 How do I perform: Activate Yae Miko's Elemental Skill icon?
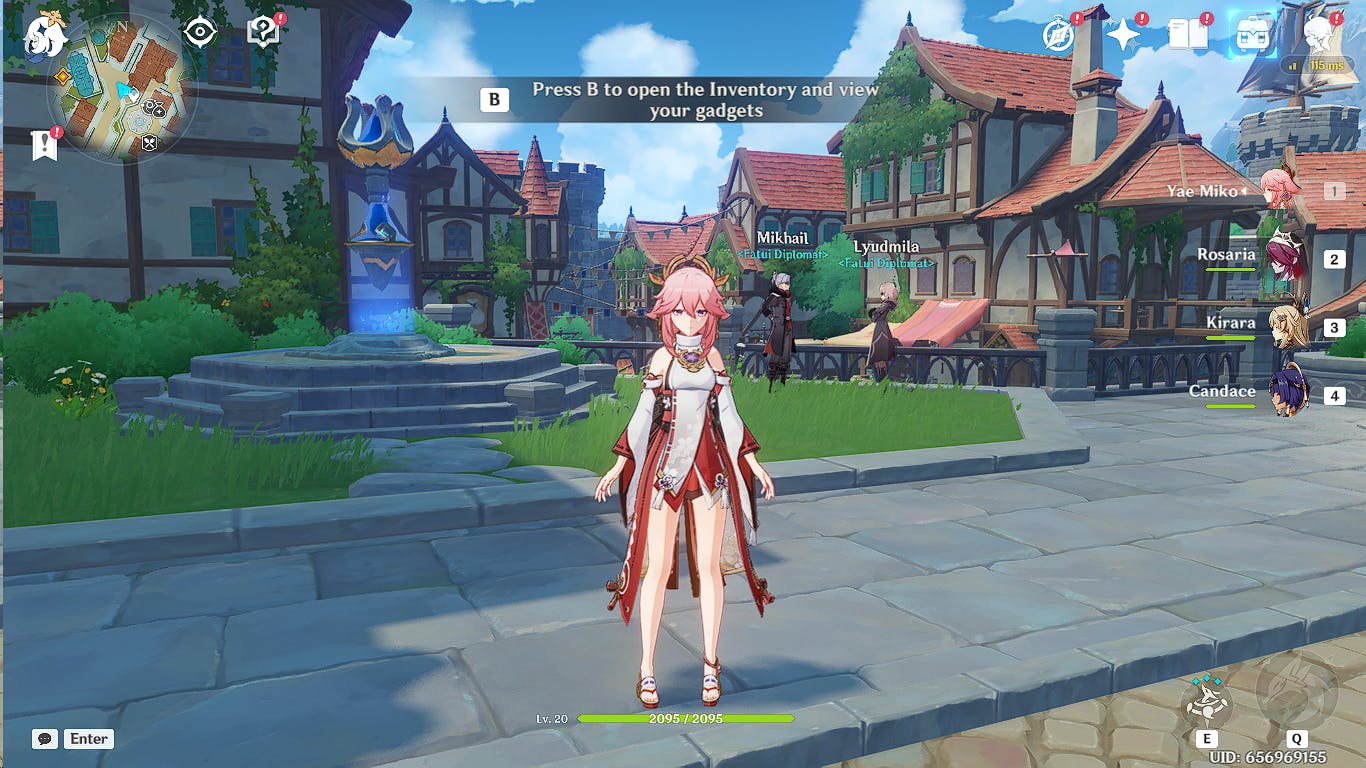(1206, 700)
